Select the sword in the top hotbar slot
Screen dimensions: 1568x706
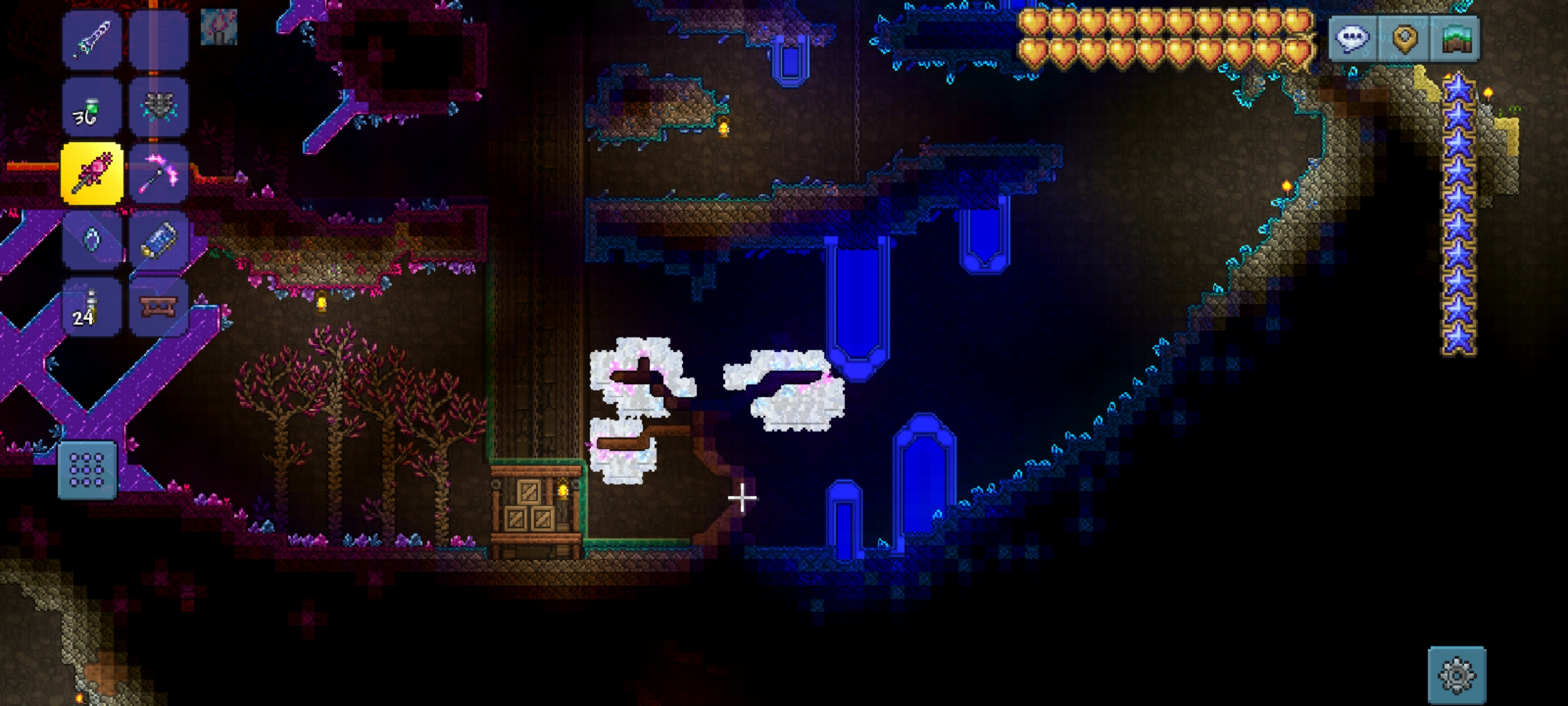(91, 39)
